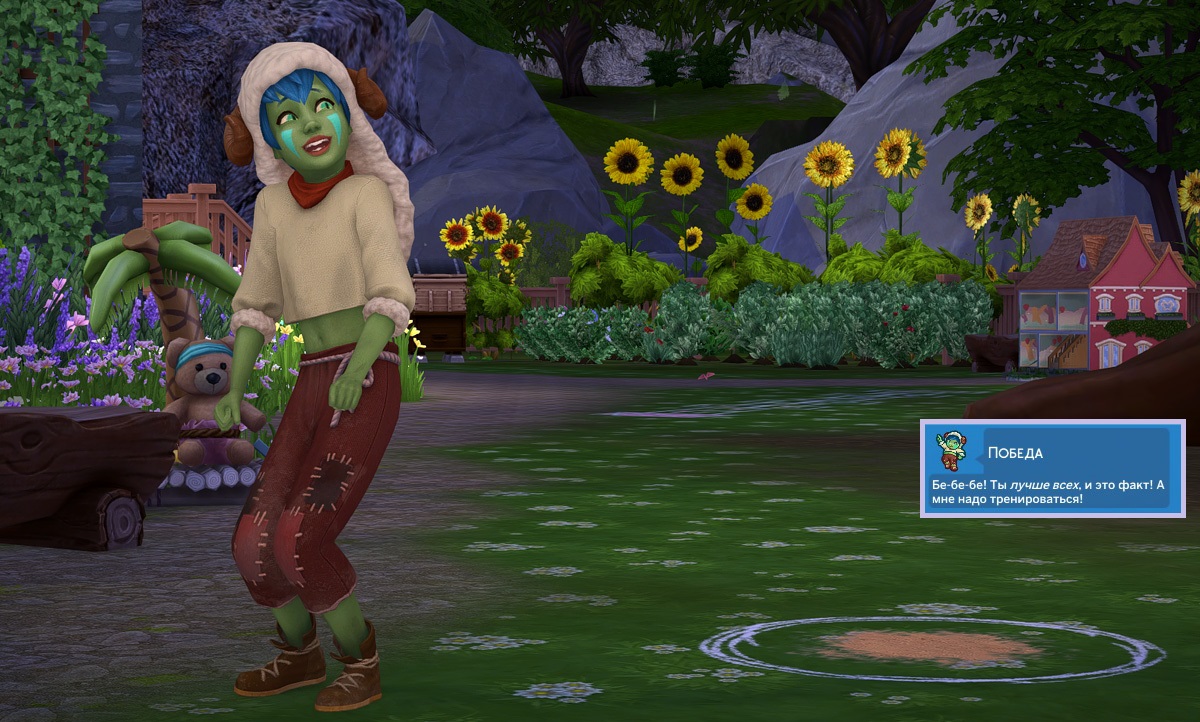Click the sim portrait icon in the notification

pos(950,451)
